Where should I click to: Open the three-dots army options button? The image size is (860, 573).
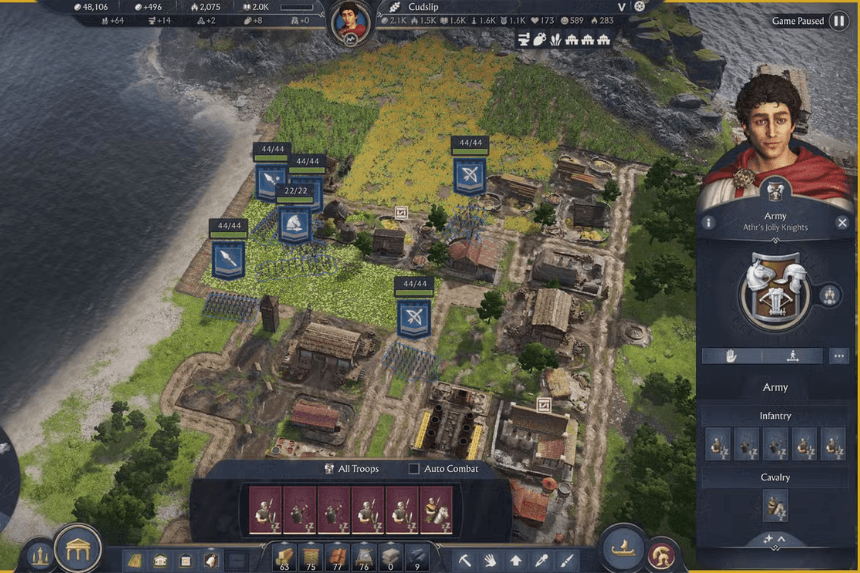838,356
